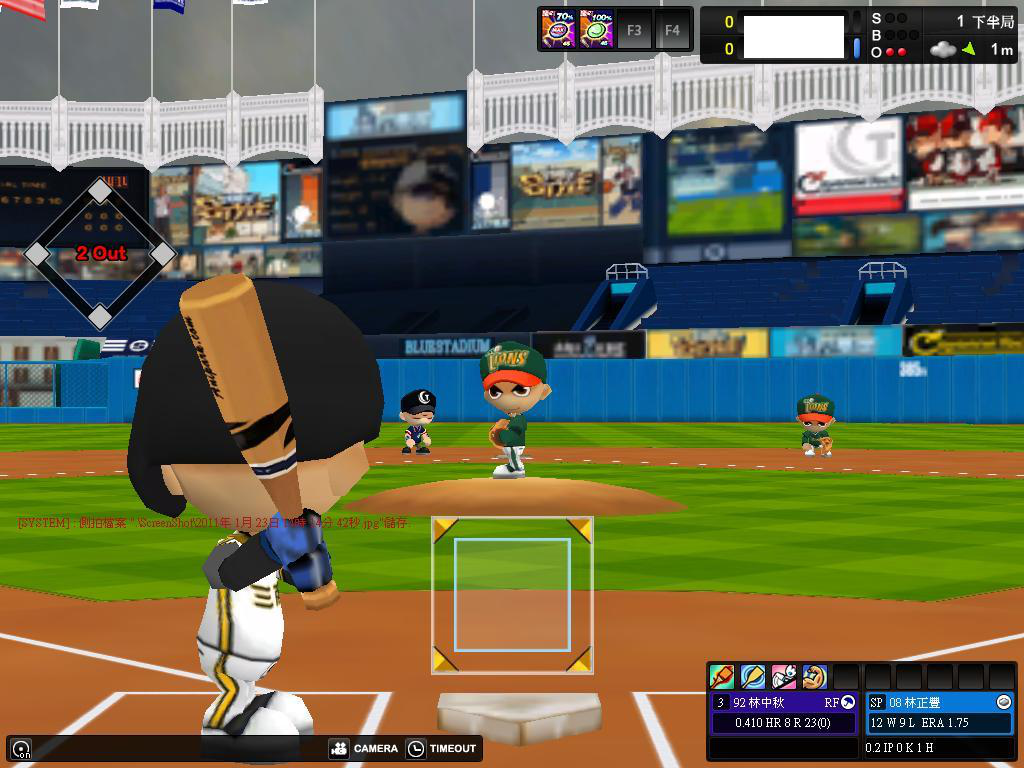Click the 2 Out base diamond indicator
This screenshot has width=1024, height=768.
pos(100,253)
